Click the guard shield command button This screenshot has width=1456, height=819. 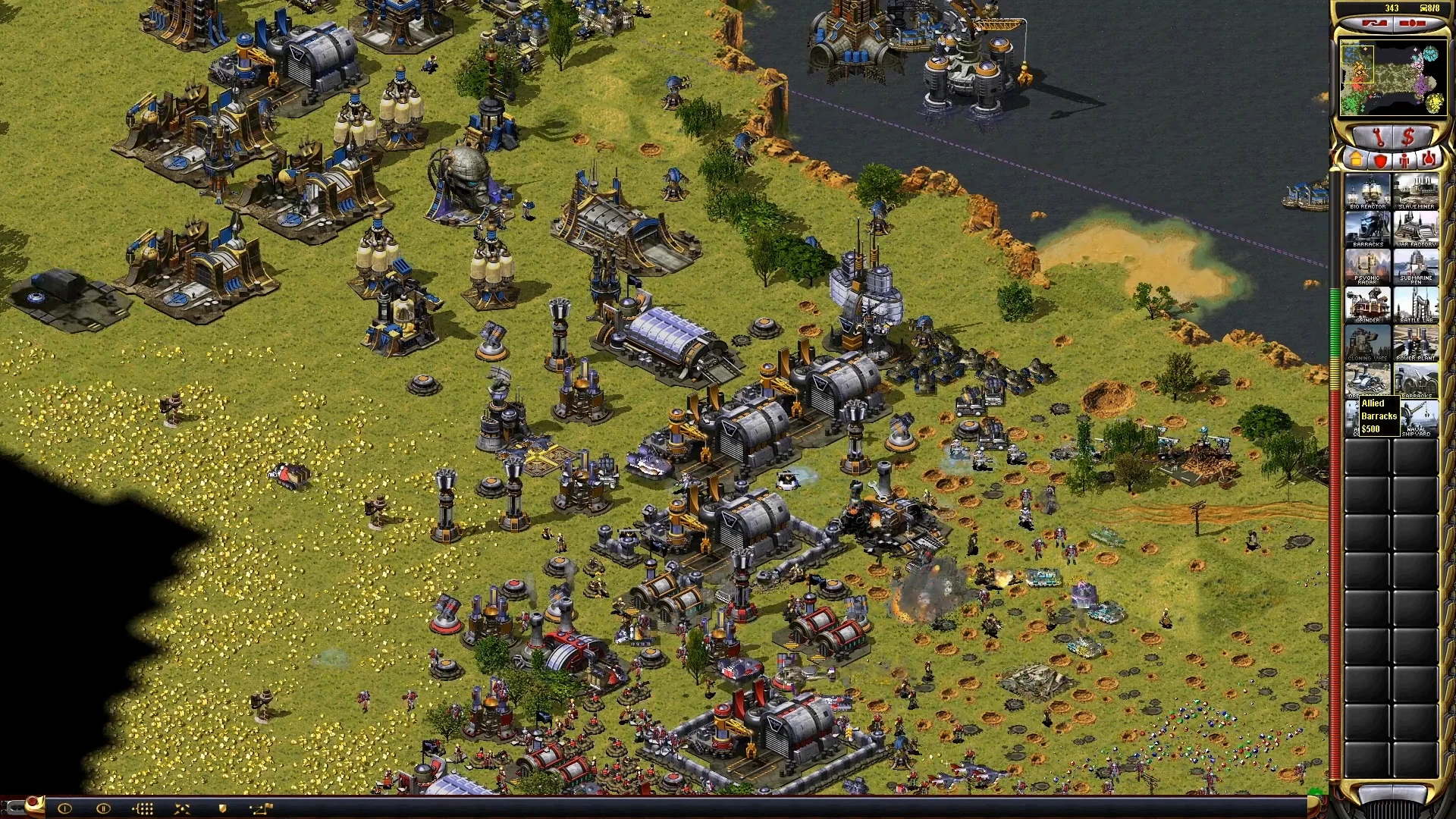click(222, 808)
